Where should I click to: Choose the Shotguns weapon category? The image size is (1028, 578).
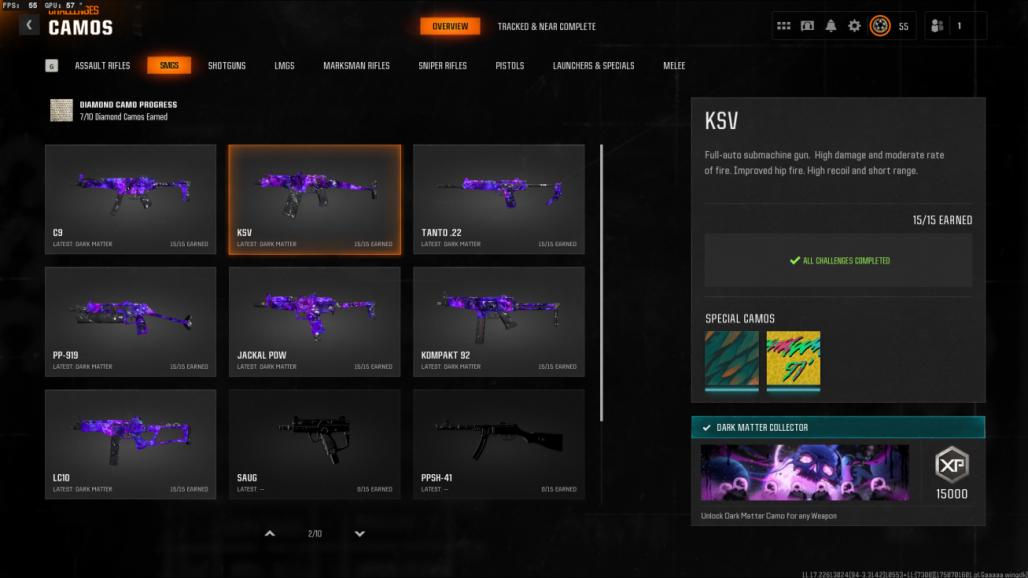tap(227, 66)
